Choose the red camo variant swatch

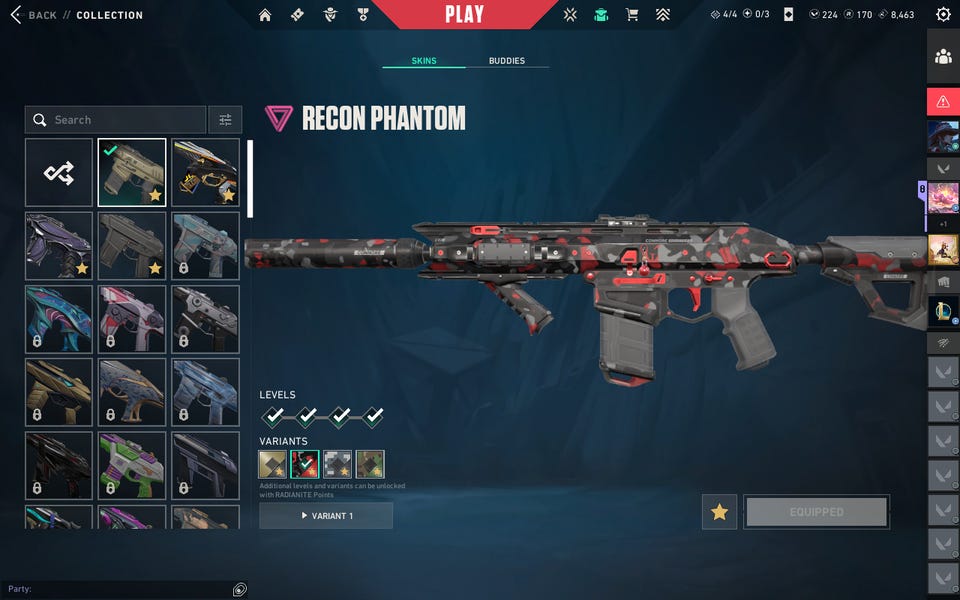(x=304, y=464)
